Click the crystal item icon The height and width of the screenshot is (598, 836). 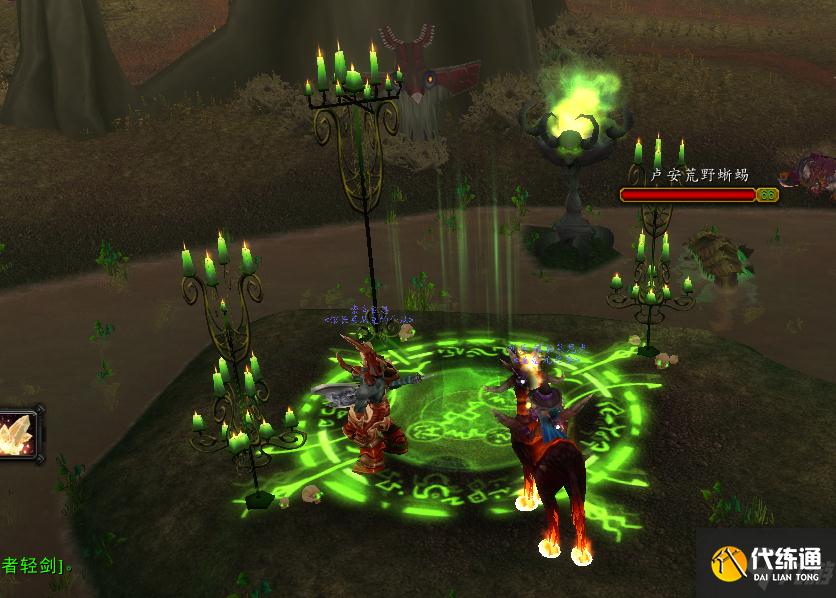(x=17, y=437)
